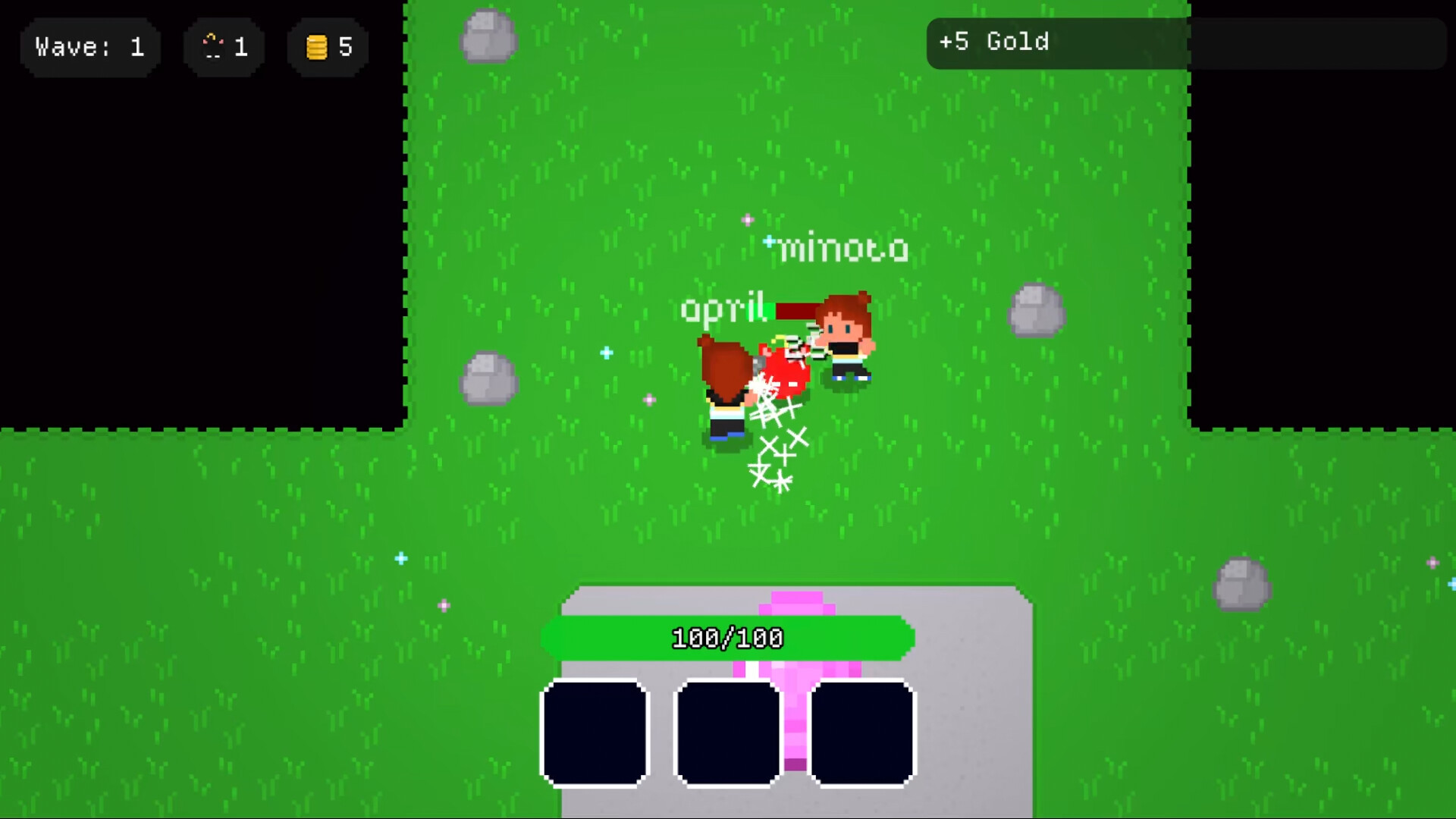
Task: Select the enemy counter cat icon
Action: tap(213, 46)
